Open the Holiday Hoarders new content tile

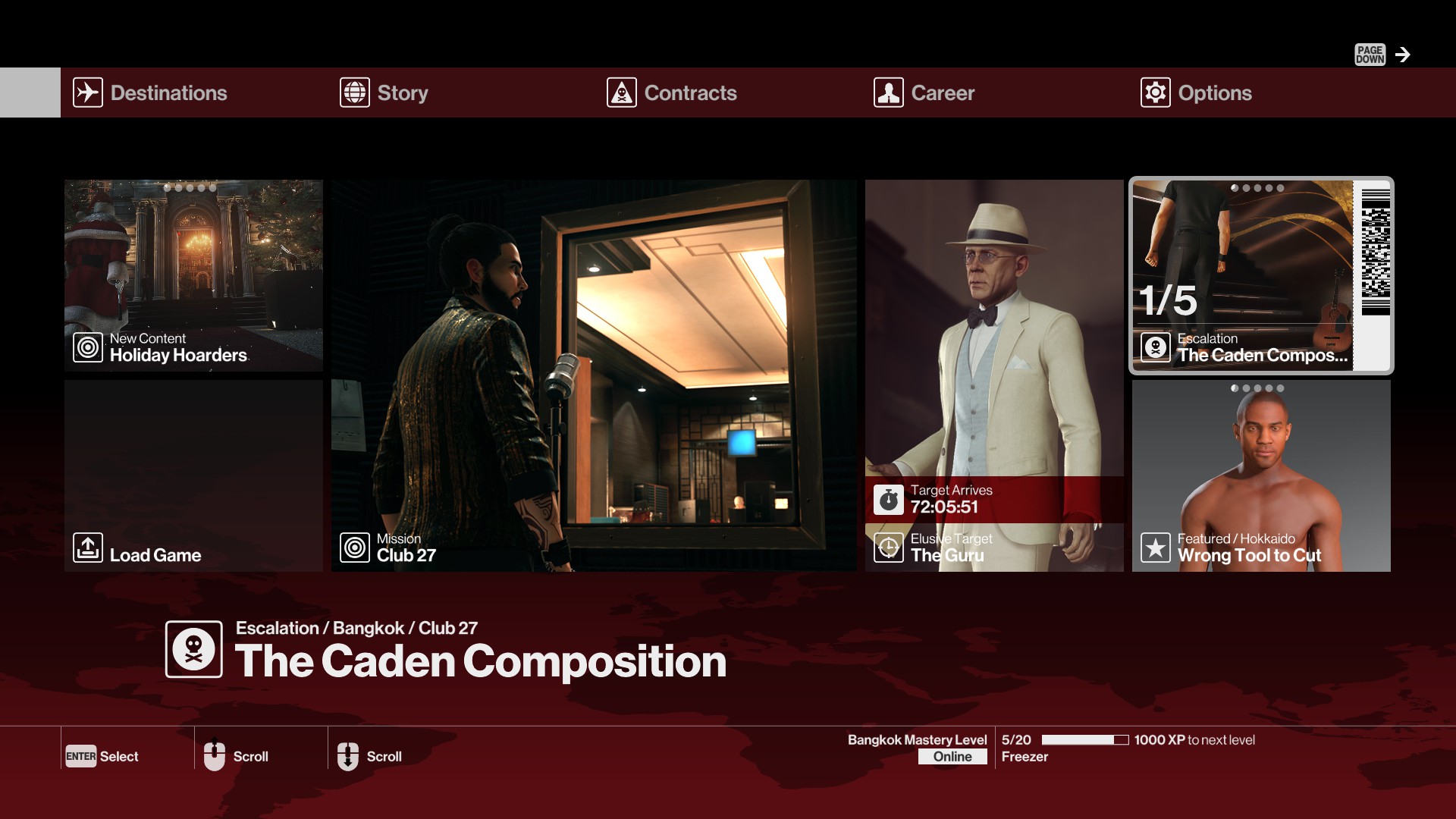pos(193,275)
